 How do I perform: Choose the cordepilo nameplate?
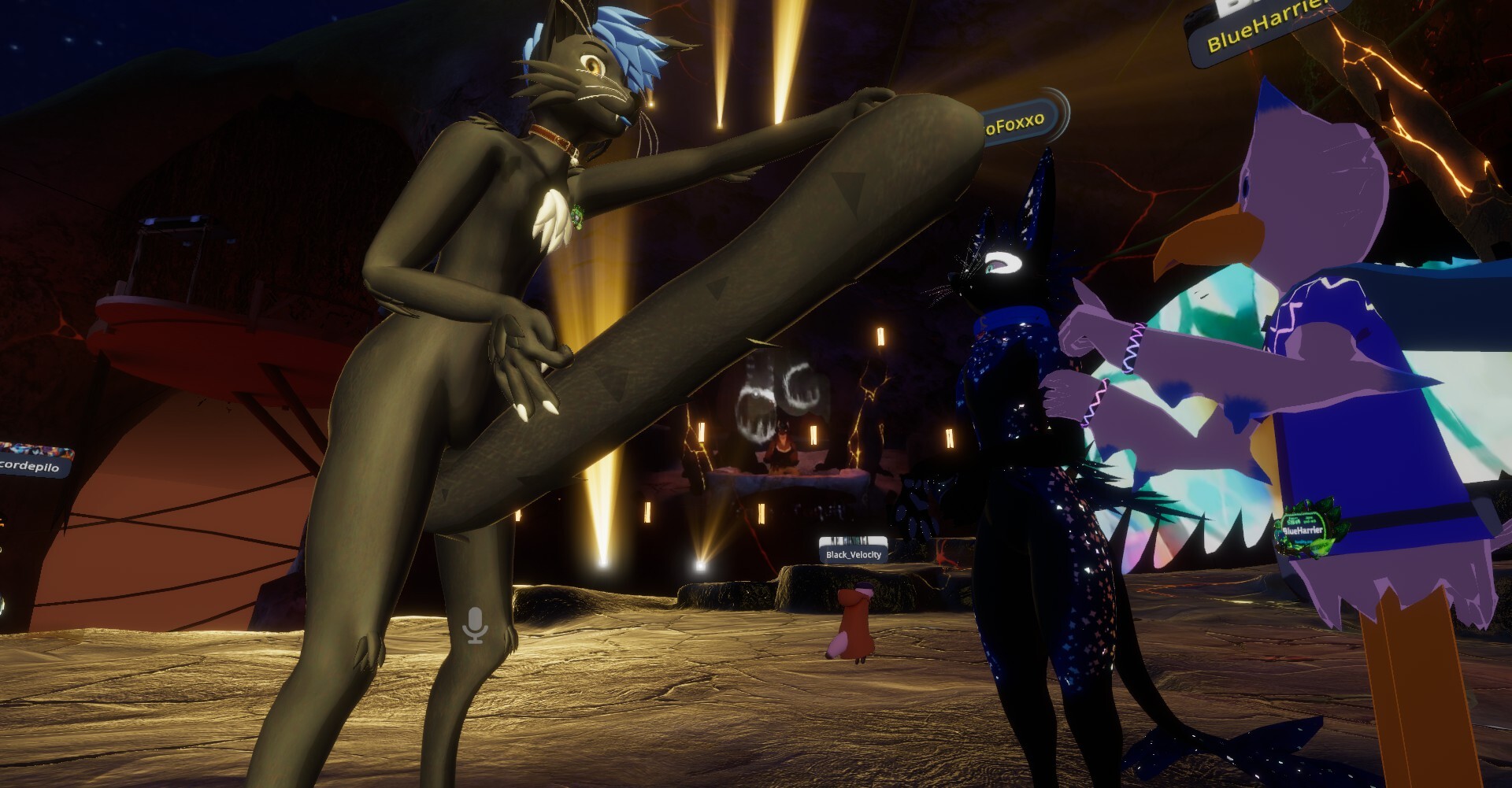pyautogui.click(x=31, y=466)
